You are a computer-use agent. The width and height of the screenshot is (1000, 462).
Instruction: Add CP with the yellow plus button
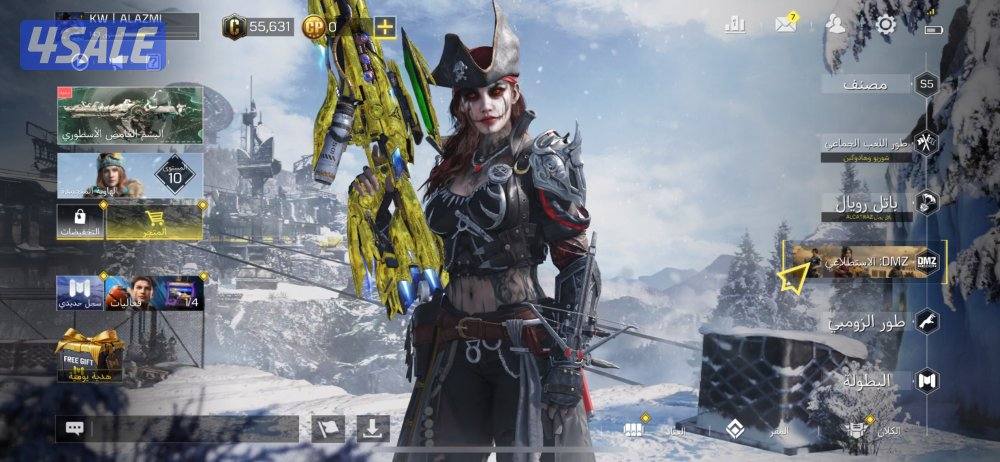[385, 26]
